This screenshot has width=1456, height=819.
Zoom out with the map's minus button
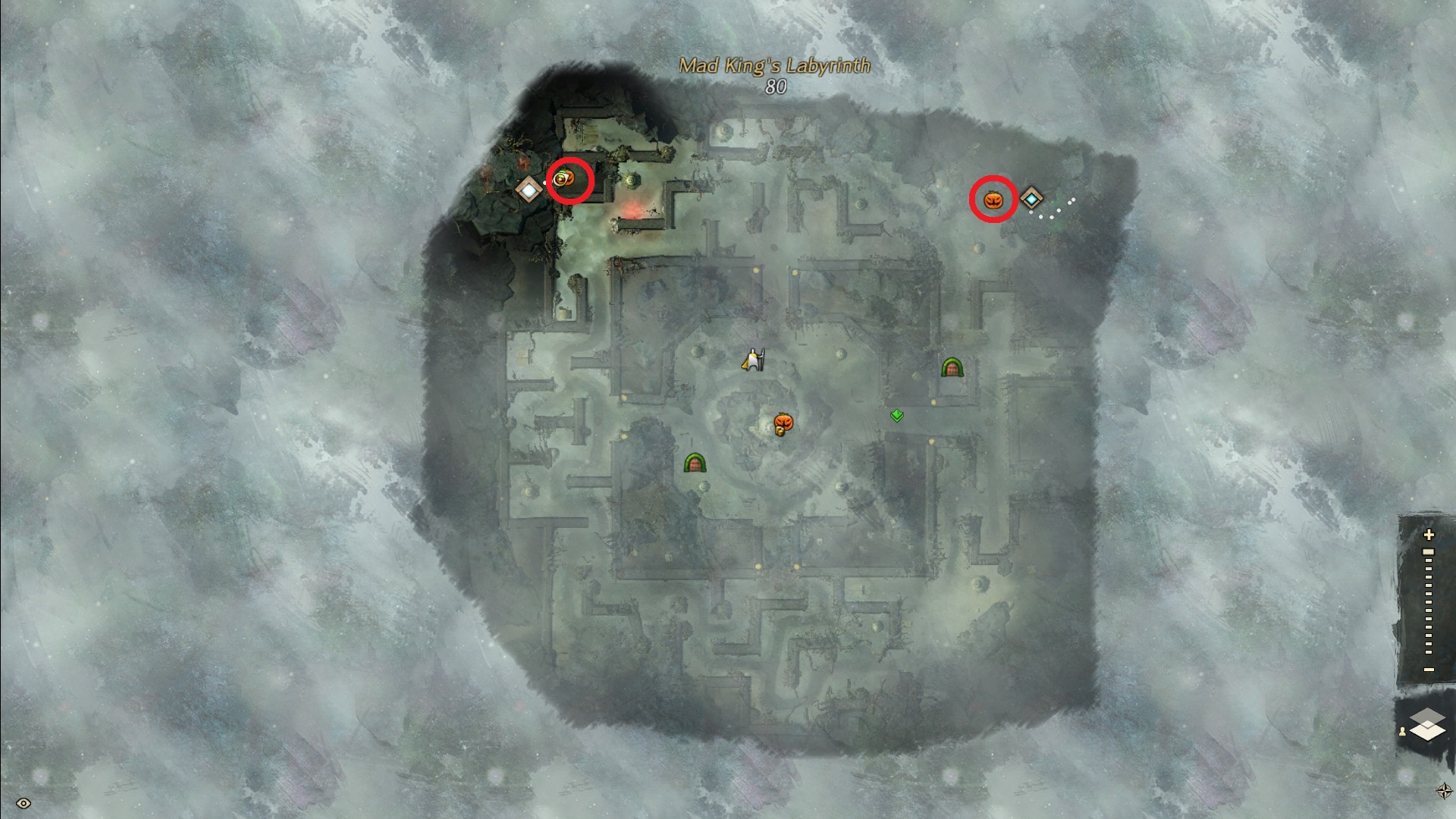(x=1429, y=669)
